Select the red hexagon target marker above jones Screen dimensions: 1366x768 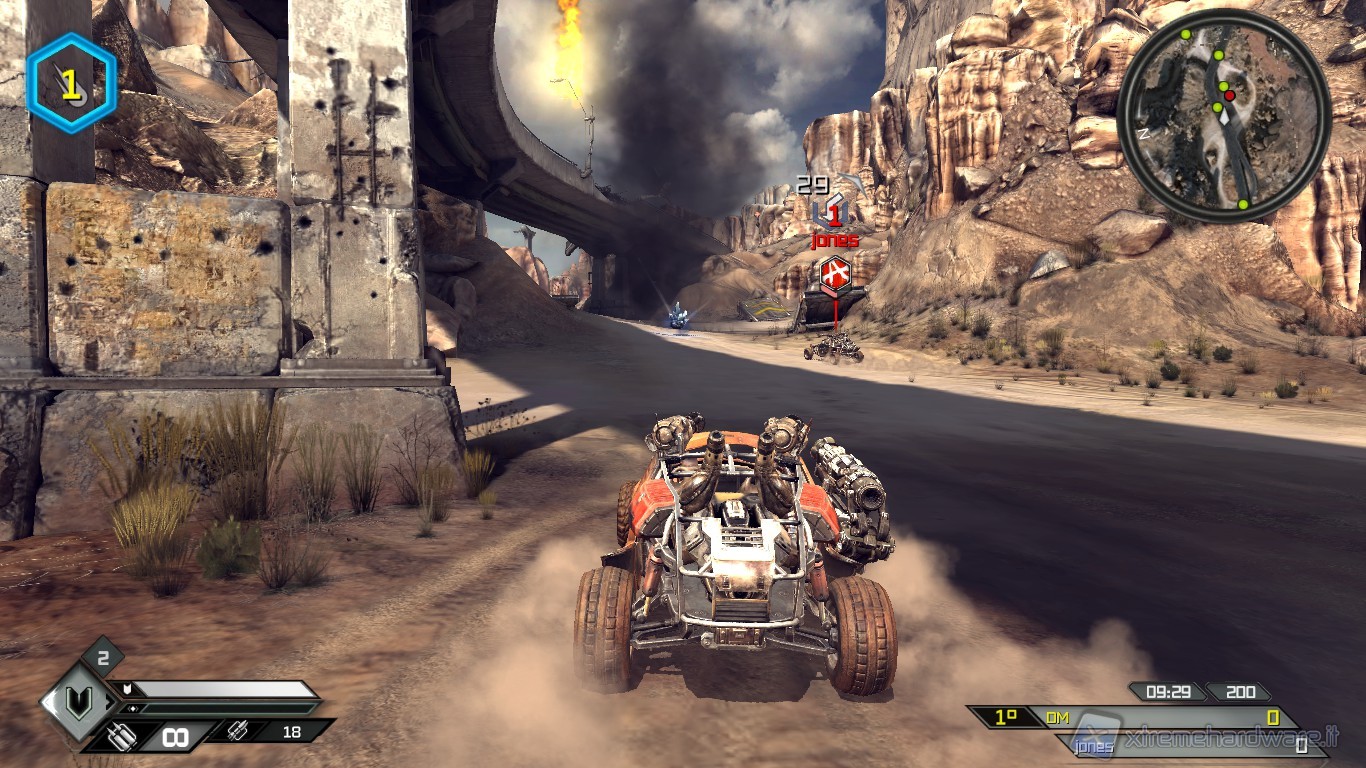835,273
